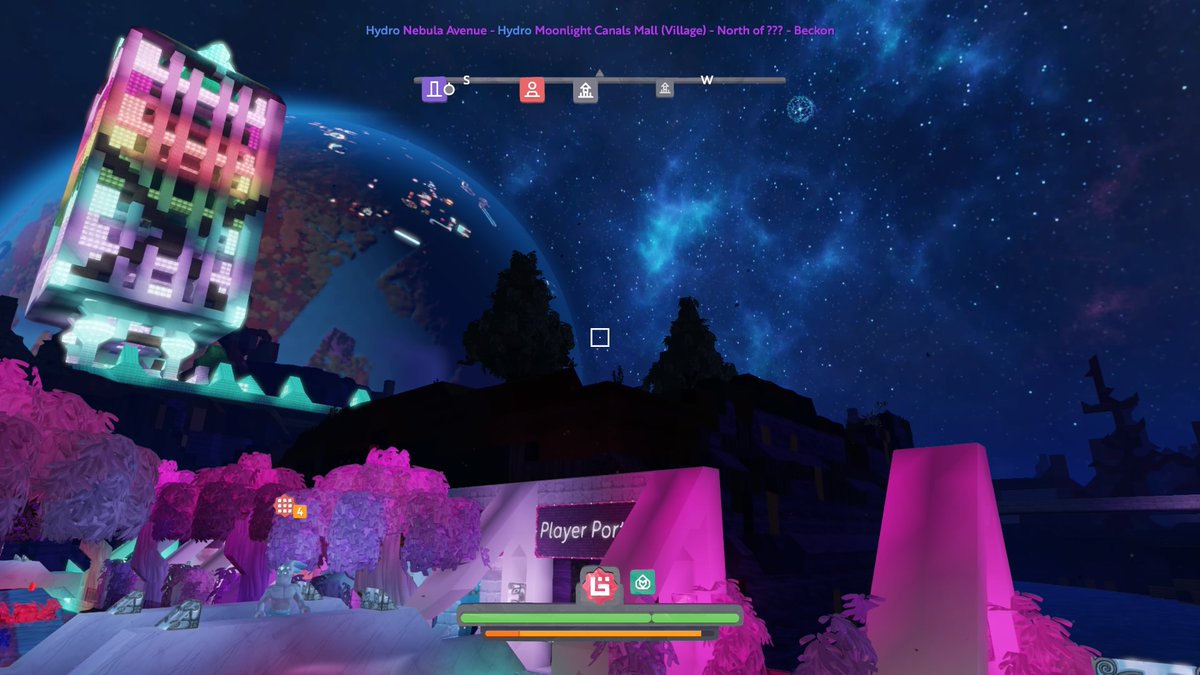Select the green leaf status icon

pyautogui.click(x=642, y=582)
